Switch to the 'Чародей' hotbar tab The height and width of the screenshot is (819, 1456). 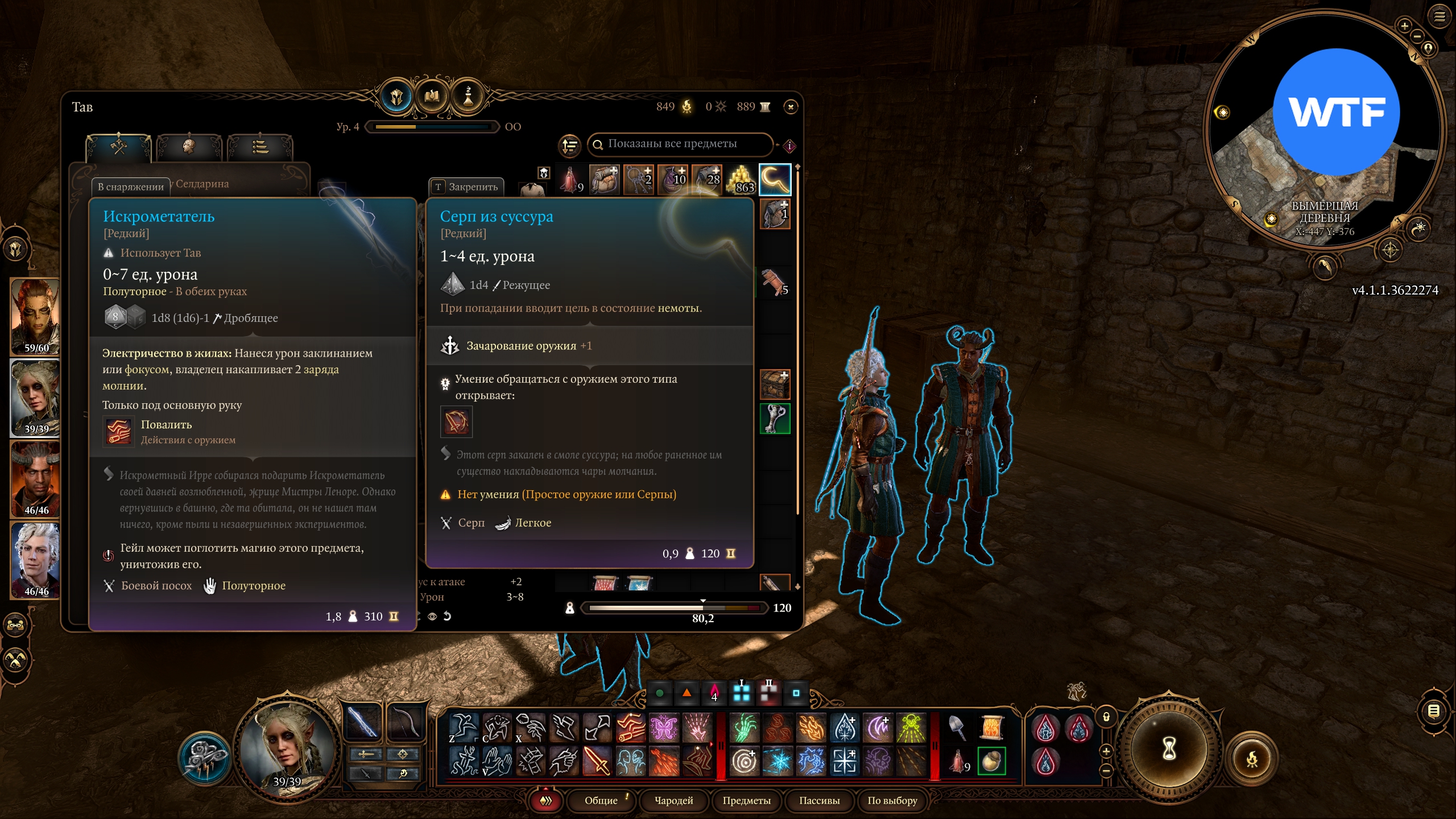pyautogui.click(x=673, y=800)
